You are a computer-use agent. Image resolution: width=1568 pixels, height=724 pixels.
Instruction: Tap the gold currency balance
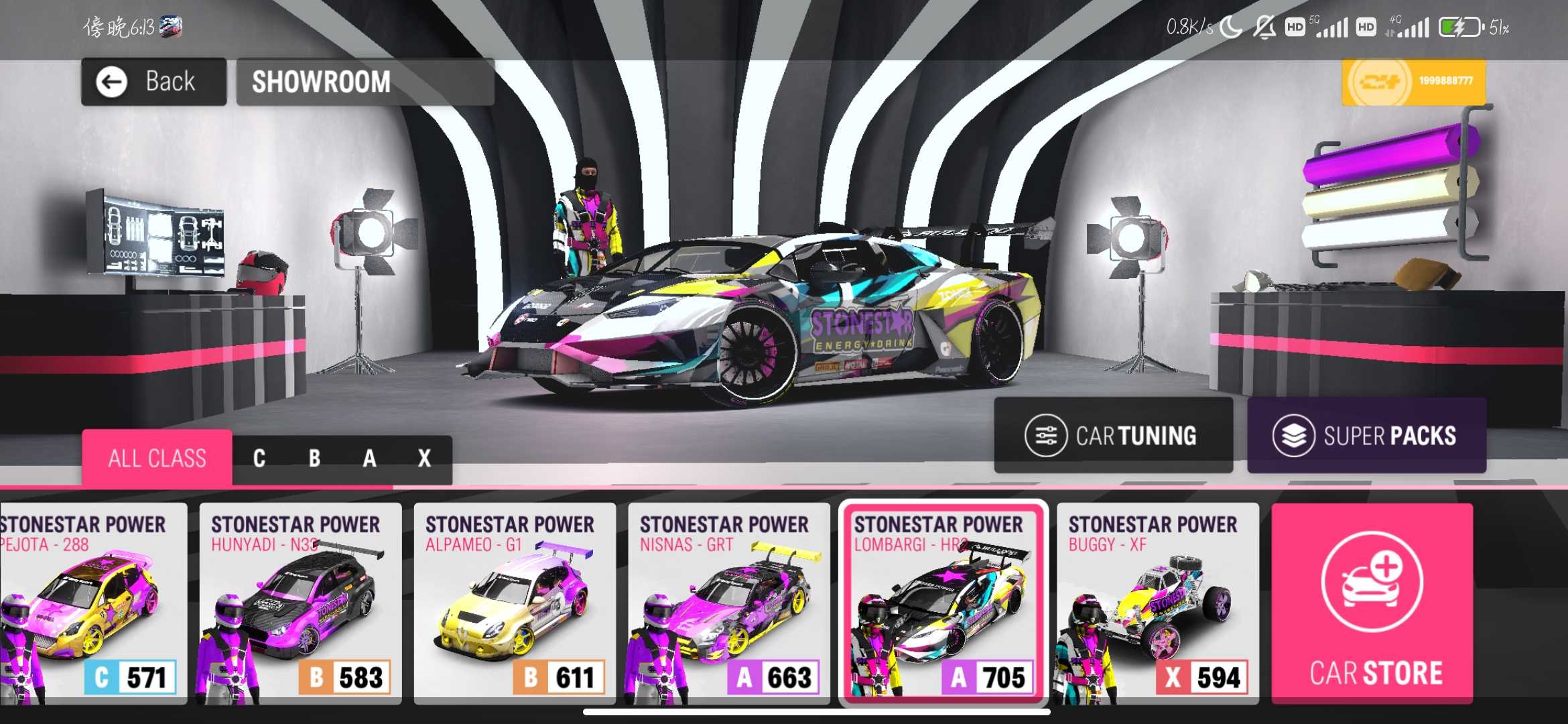(x=1413, y=82)
